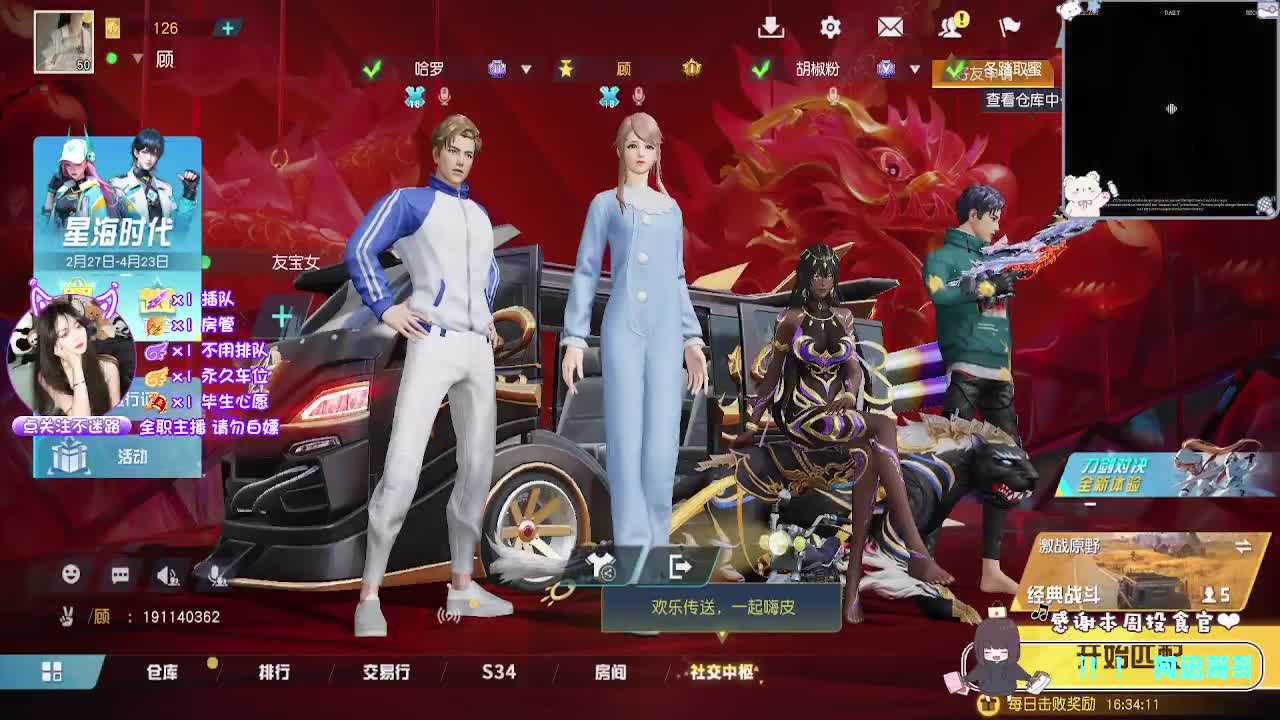1280x720 pixels.
Task: Click the flag report icon top right
Action: 1010,27
